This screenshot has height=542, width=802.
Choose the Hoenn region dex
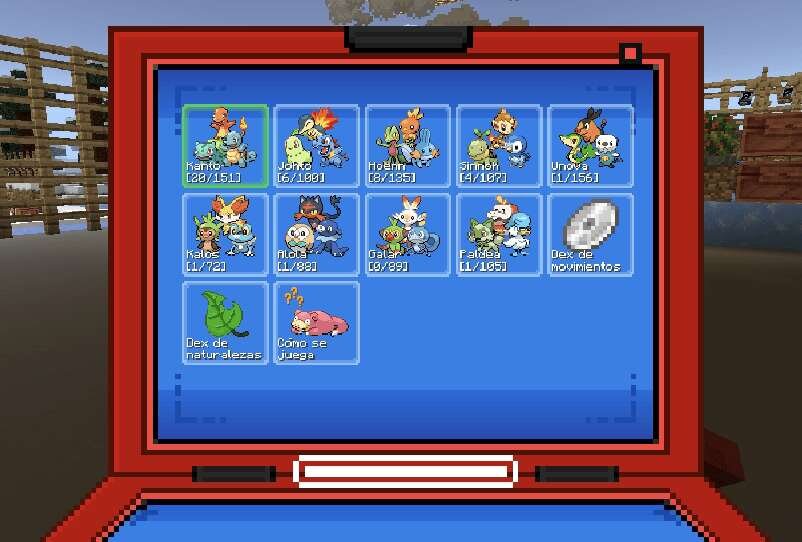click(407, 146)
